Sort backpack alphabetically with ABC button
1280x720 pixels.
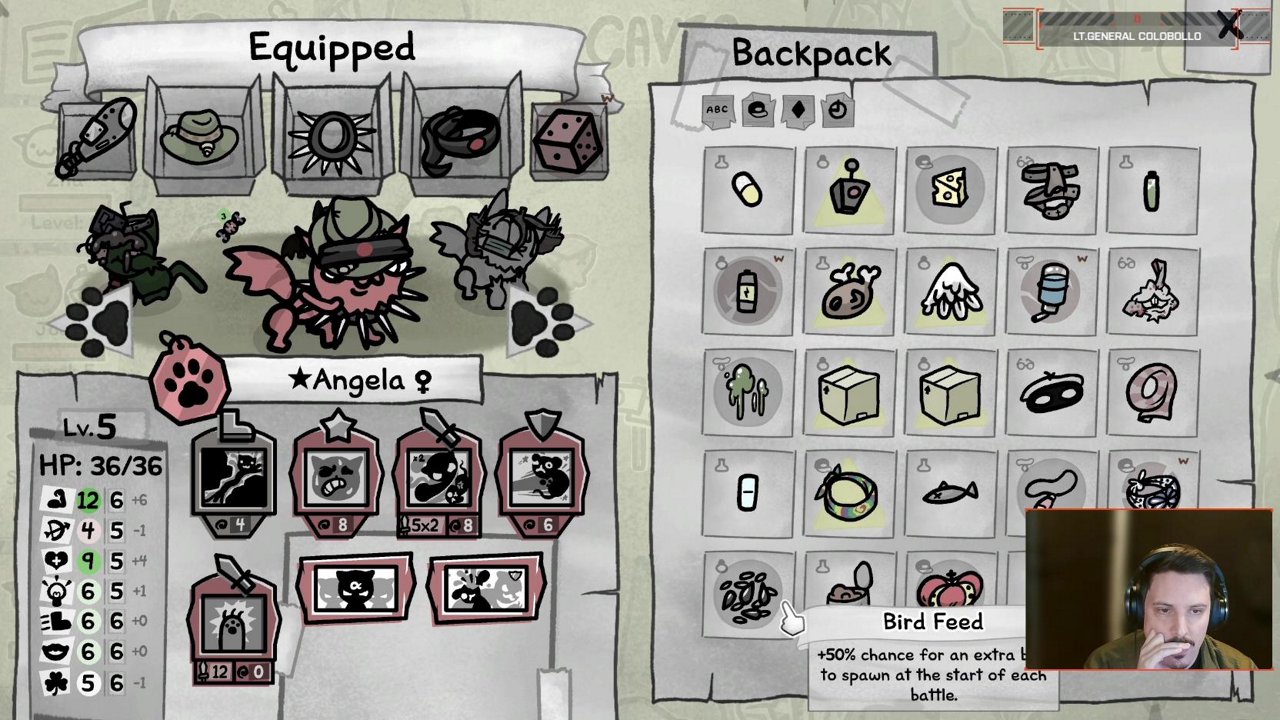[717, 110]
